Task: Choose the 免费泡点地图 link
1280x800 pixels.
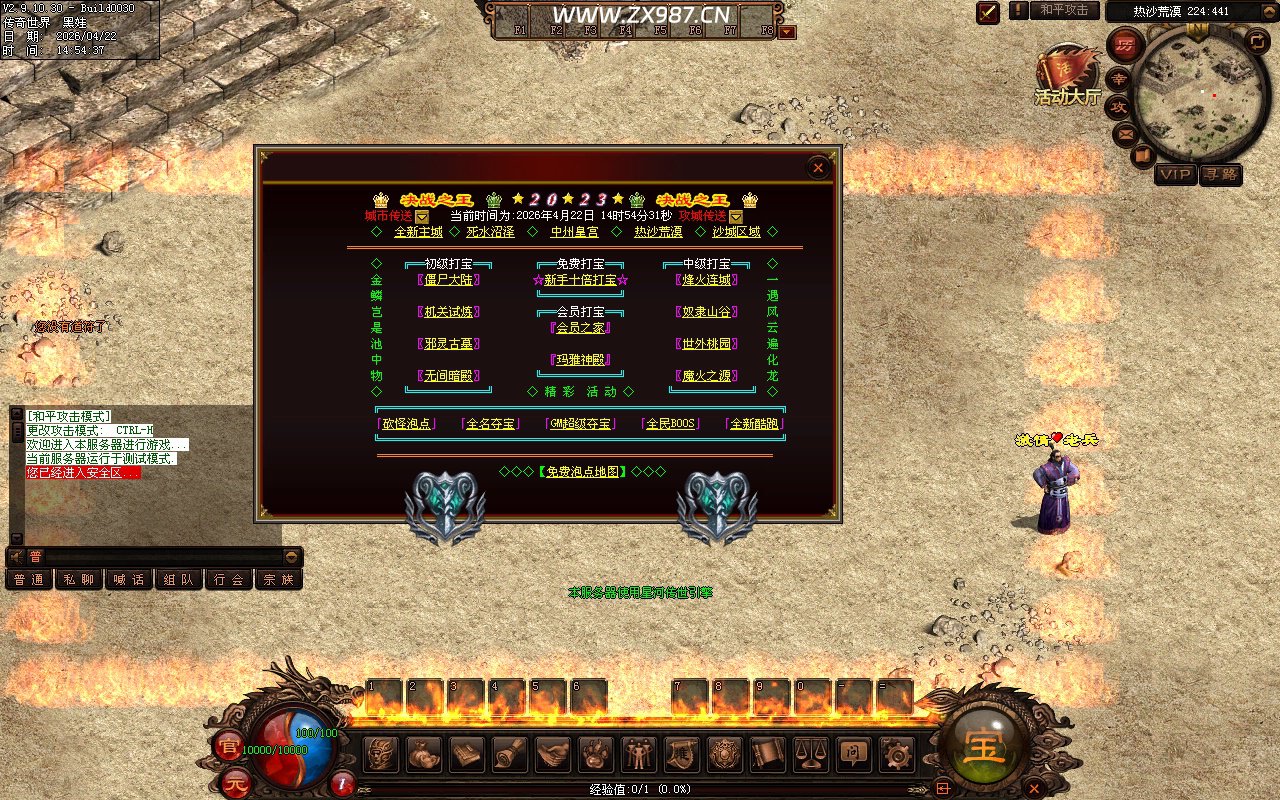Action: pyautogui.click(x=580, y=471)
